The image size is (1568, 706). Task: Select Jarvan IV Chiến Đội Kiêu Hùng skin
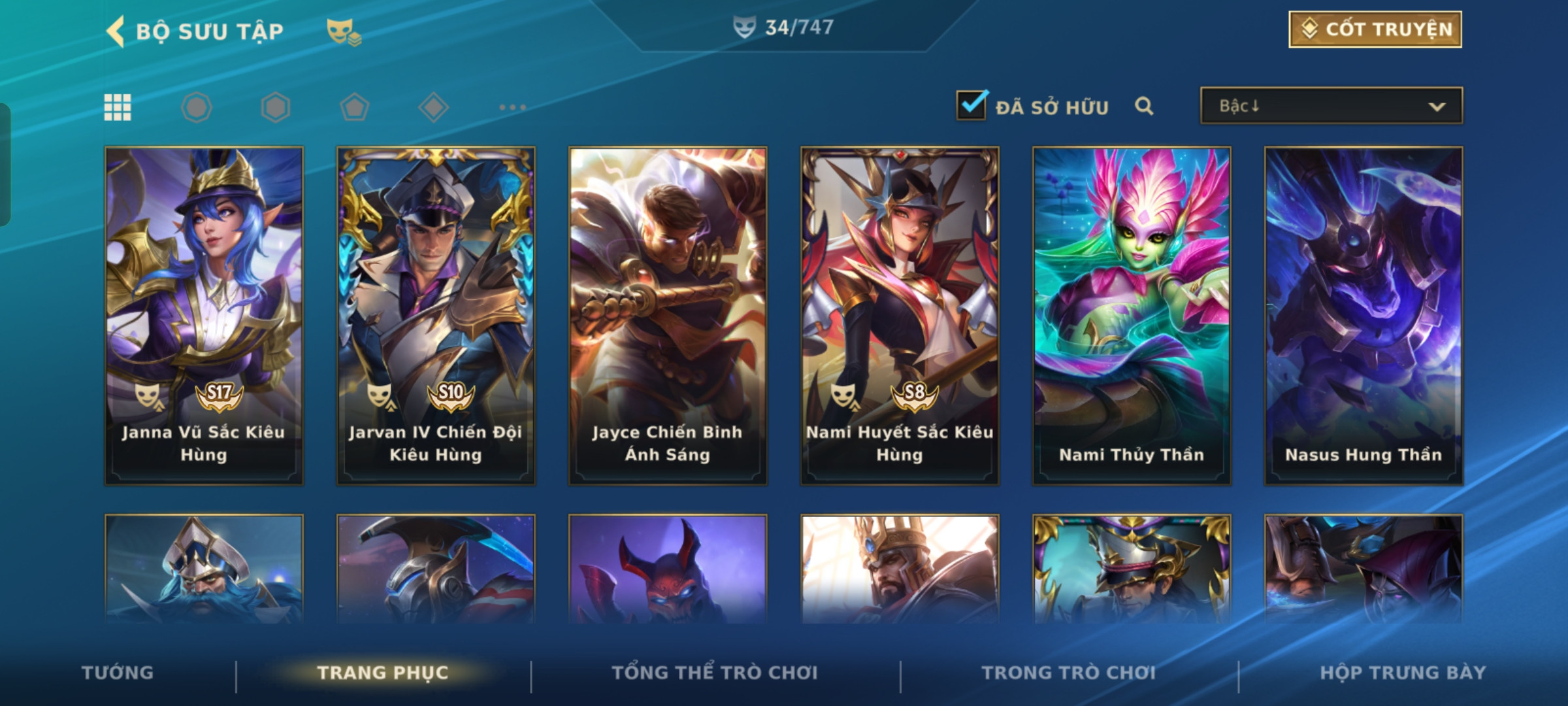coord(436,315)
